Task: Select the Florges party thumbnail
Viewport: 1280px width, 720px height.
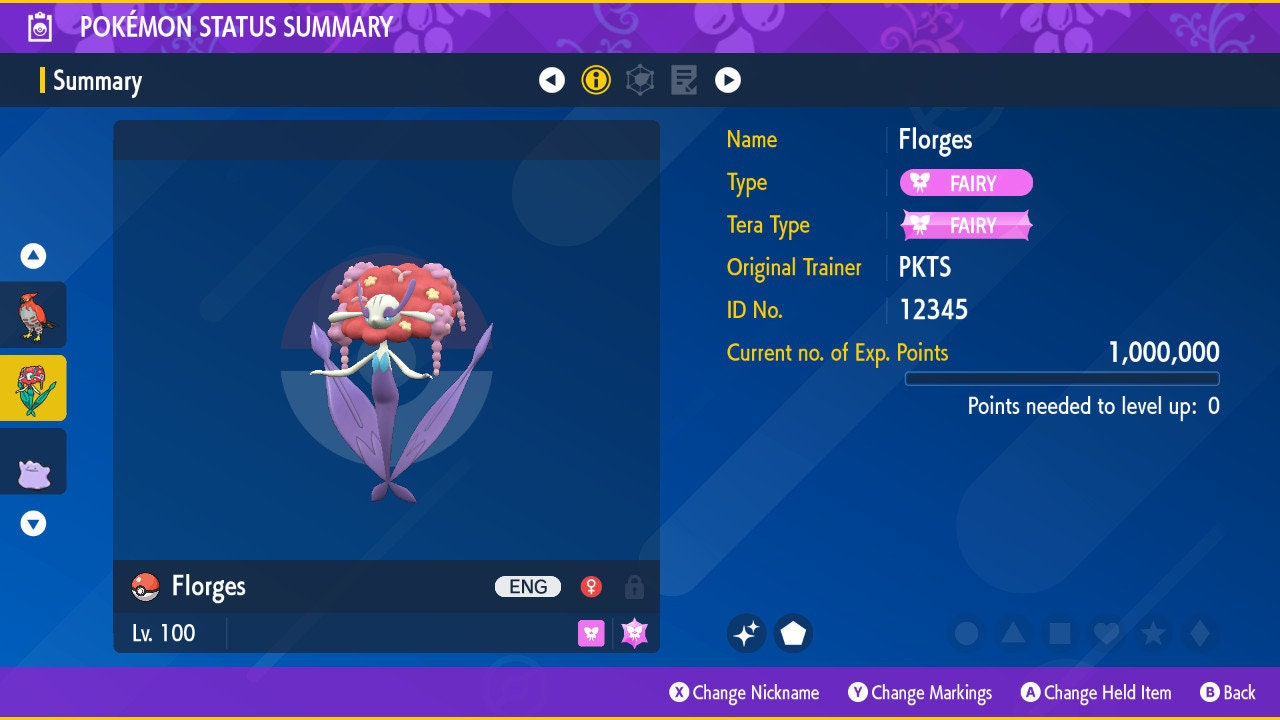Action: 33,388
